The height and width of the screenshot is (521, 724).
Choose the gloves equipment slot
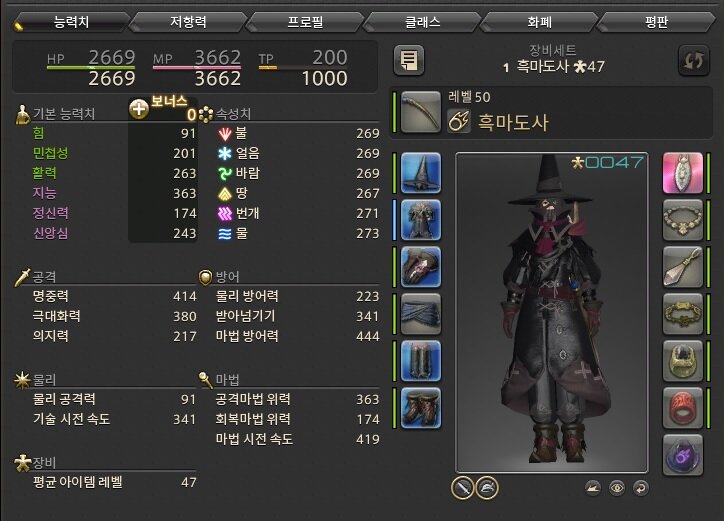tap(422, 267)
